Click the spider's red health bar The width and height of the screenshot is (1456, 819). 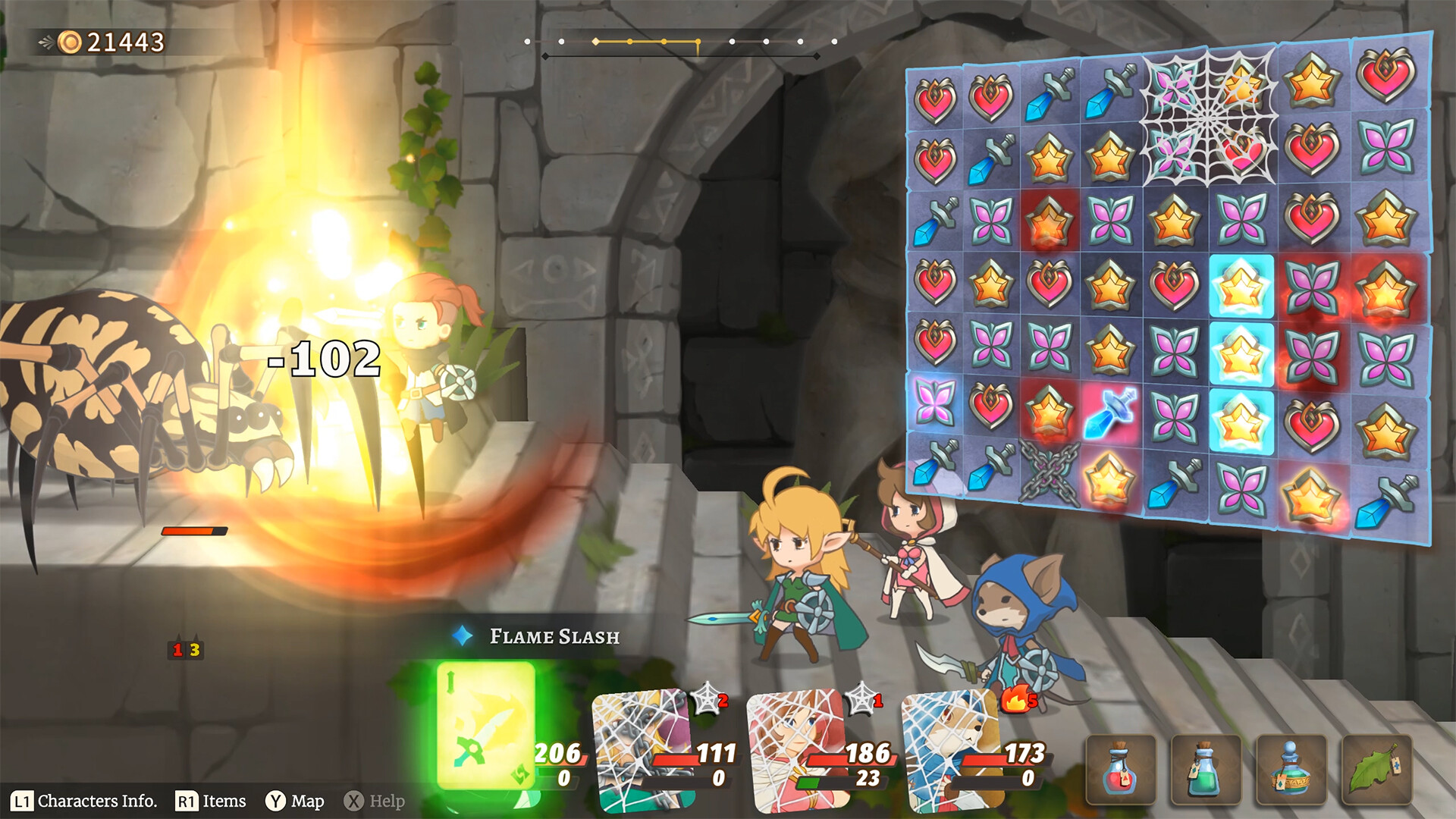coord(193,531)
